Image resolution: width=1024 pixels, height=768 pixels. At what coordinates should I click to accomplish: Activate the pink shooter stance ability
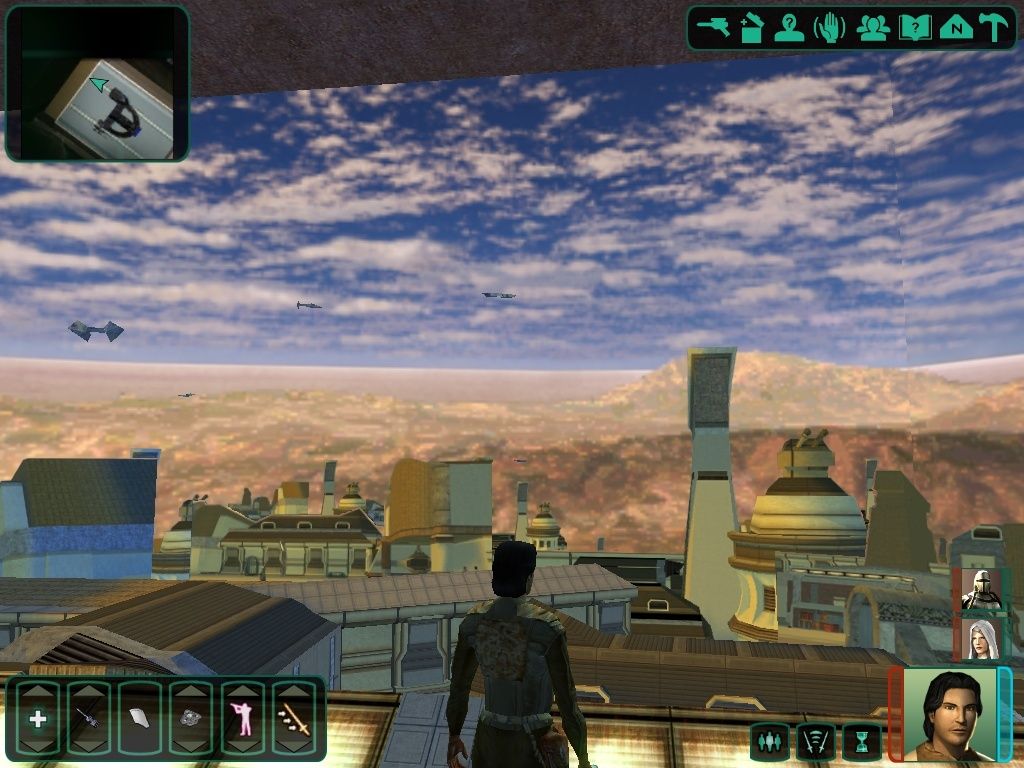[x=243, y=718]
